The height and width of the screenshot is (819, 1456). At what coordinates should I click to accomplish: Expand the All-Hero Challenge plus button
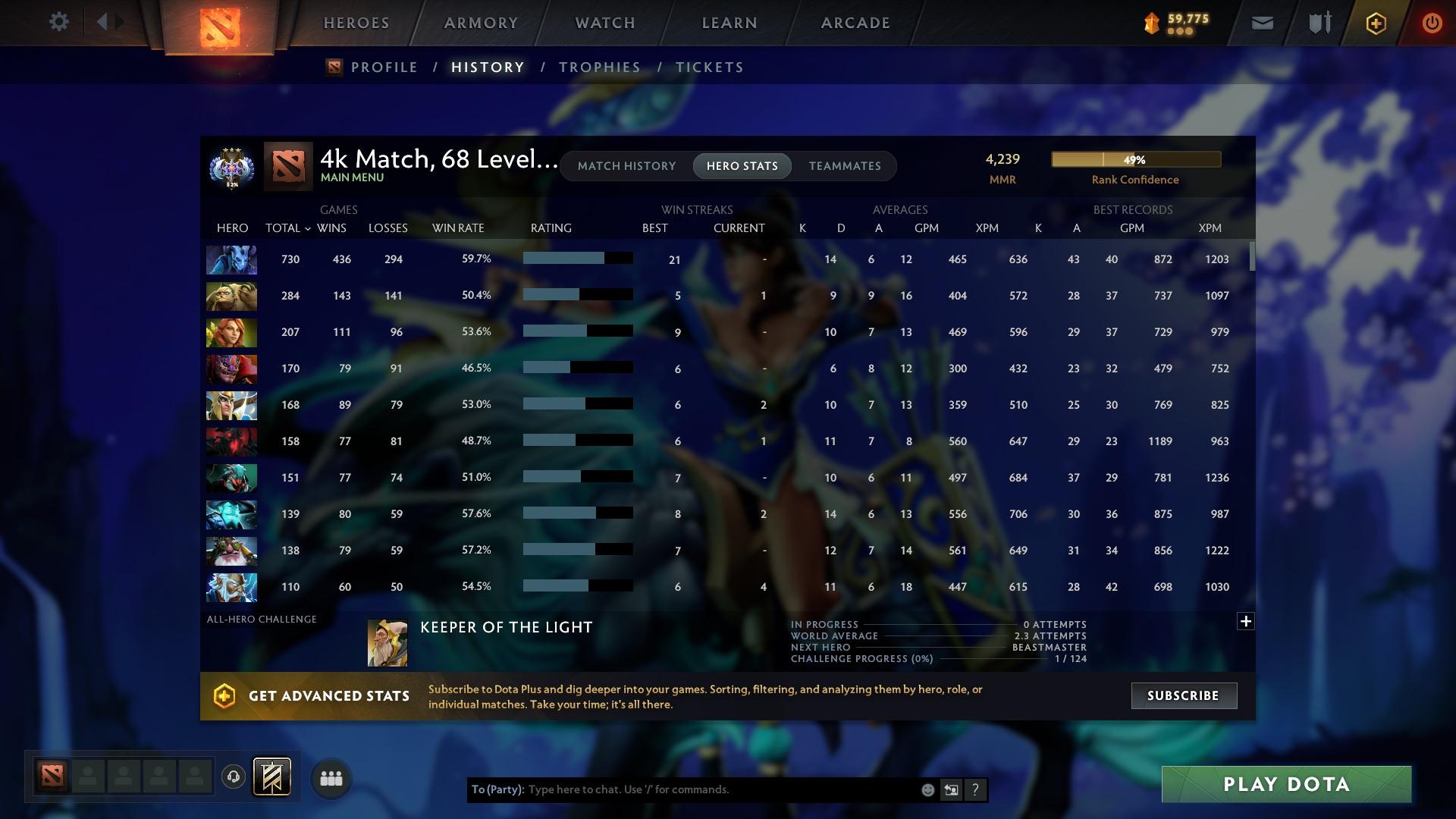tap(1246, 620)
